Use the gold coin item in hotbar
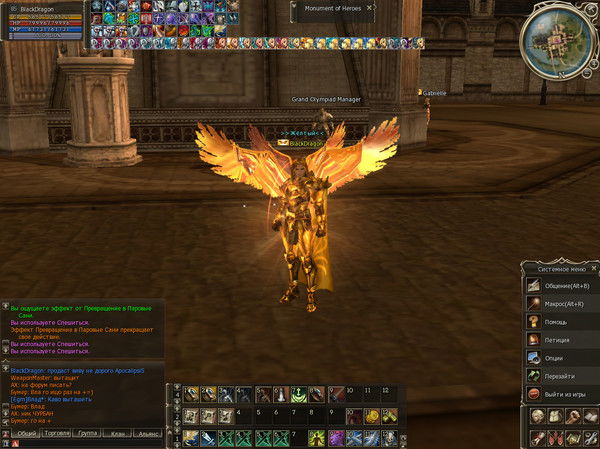This screenshot has height=449, width=600. (371, 416)
